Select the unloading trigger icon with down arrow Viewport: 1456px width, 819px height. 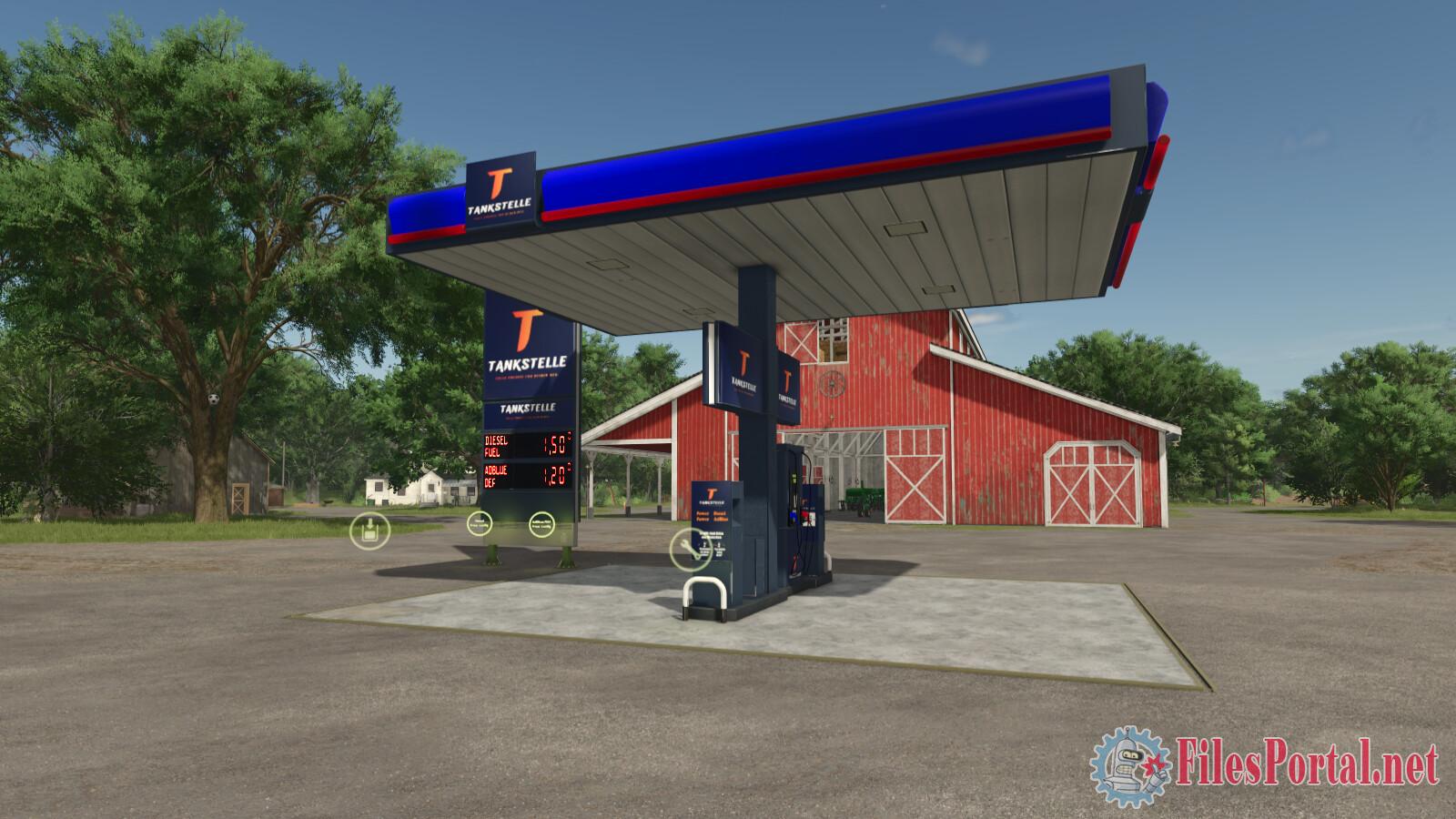369,530
